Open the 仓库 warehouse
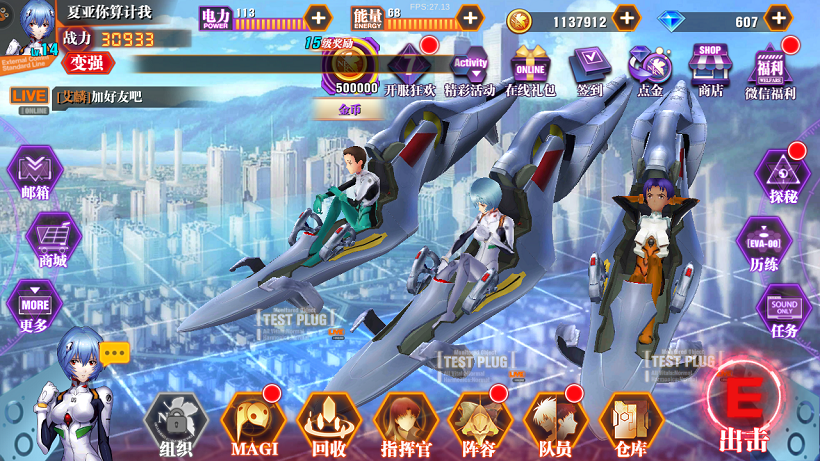The height and width of the screenshot is (461, 820). click(x=631, y=421)
